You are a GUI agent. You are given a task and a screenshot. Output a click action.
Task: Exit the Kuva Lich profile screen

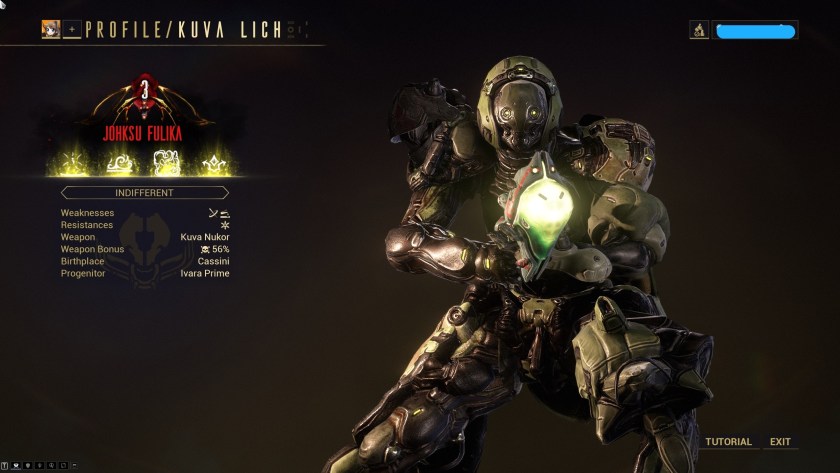point(780,442)
